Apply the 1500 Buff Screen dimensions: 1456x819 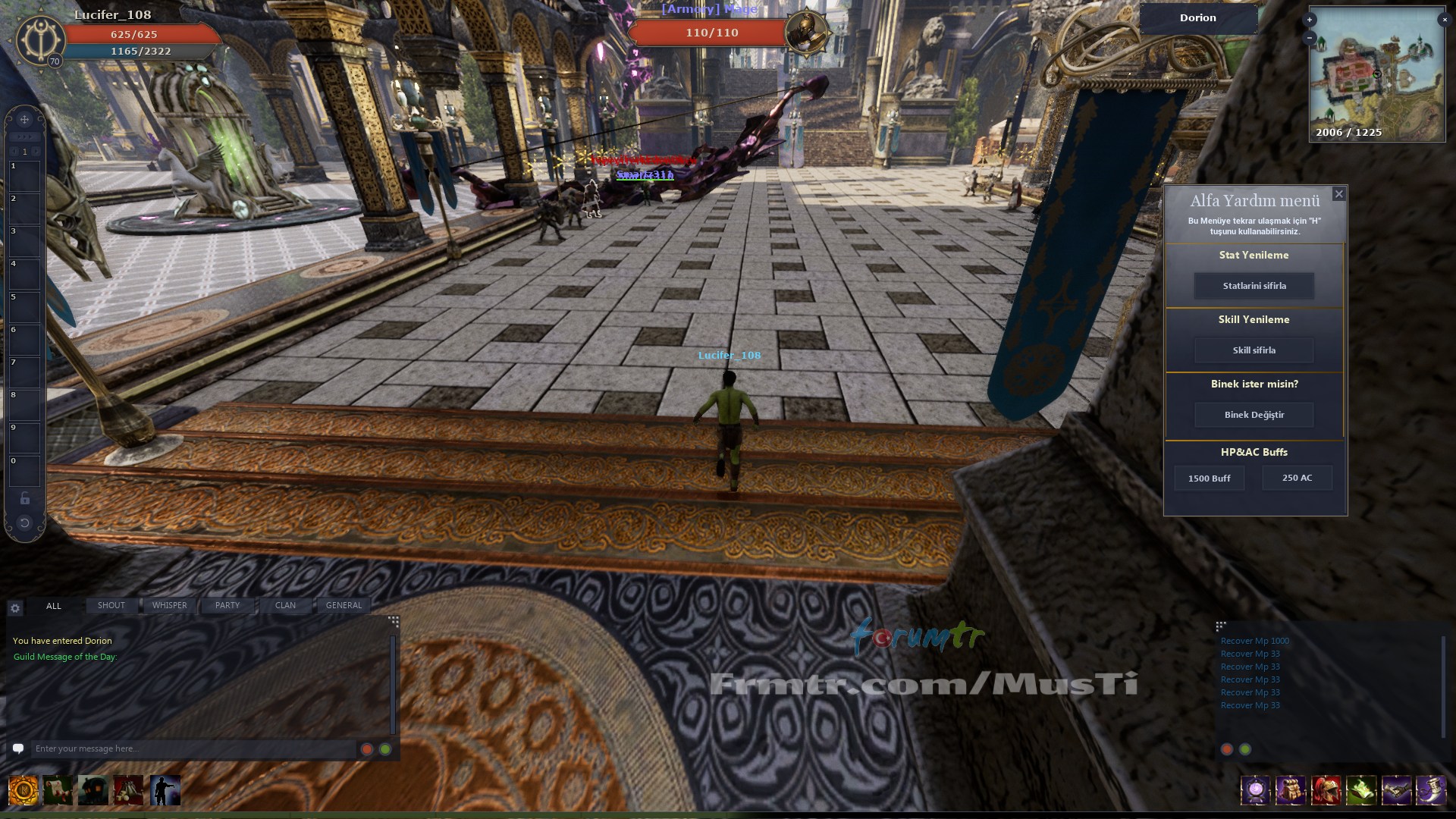click(1209, 479)
